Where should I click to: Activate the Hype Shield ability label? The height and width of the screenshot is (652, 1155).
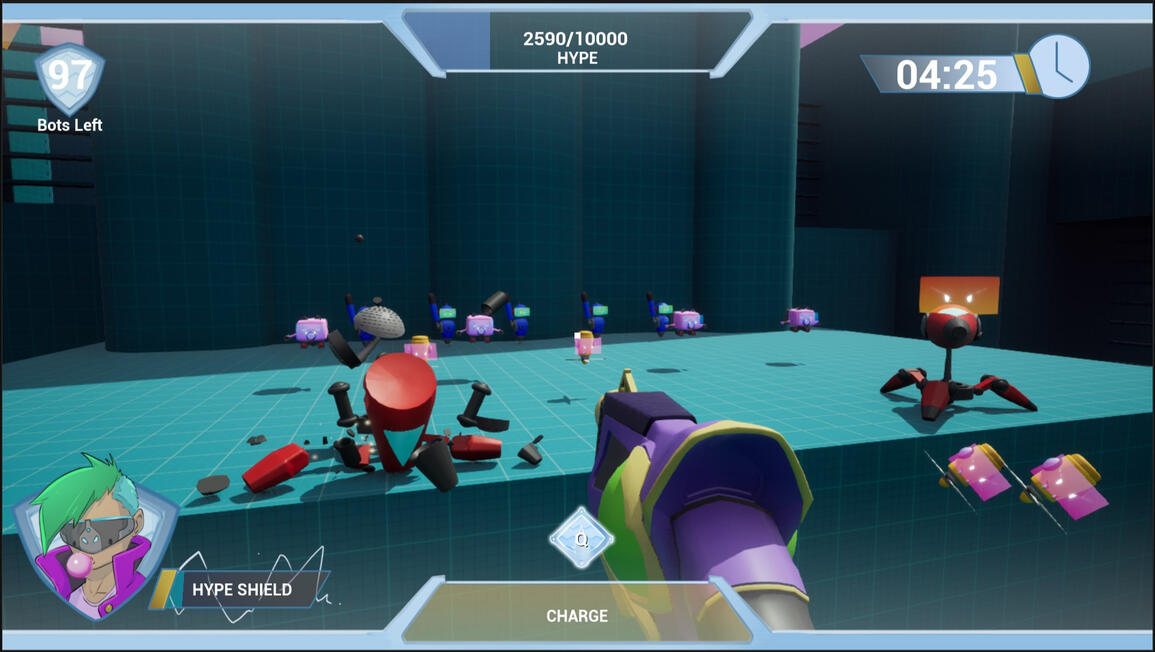[x=242, y=589]
